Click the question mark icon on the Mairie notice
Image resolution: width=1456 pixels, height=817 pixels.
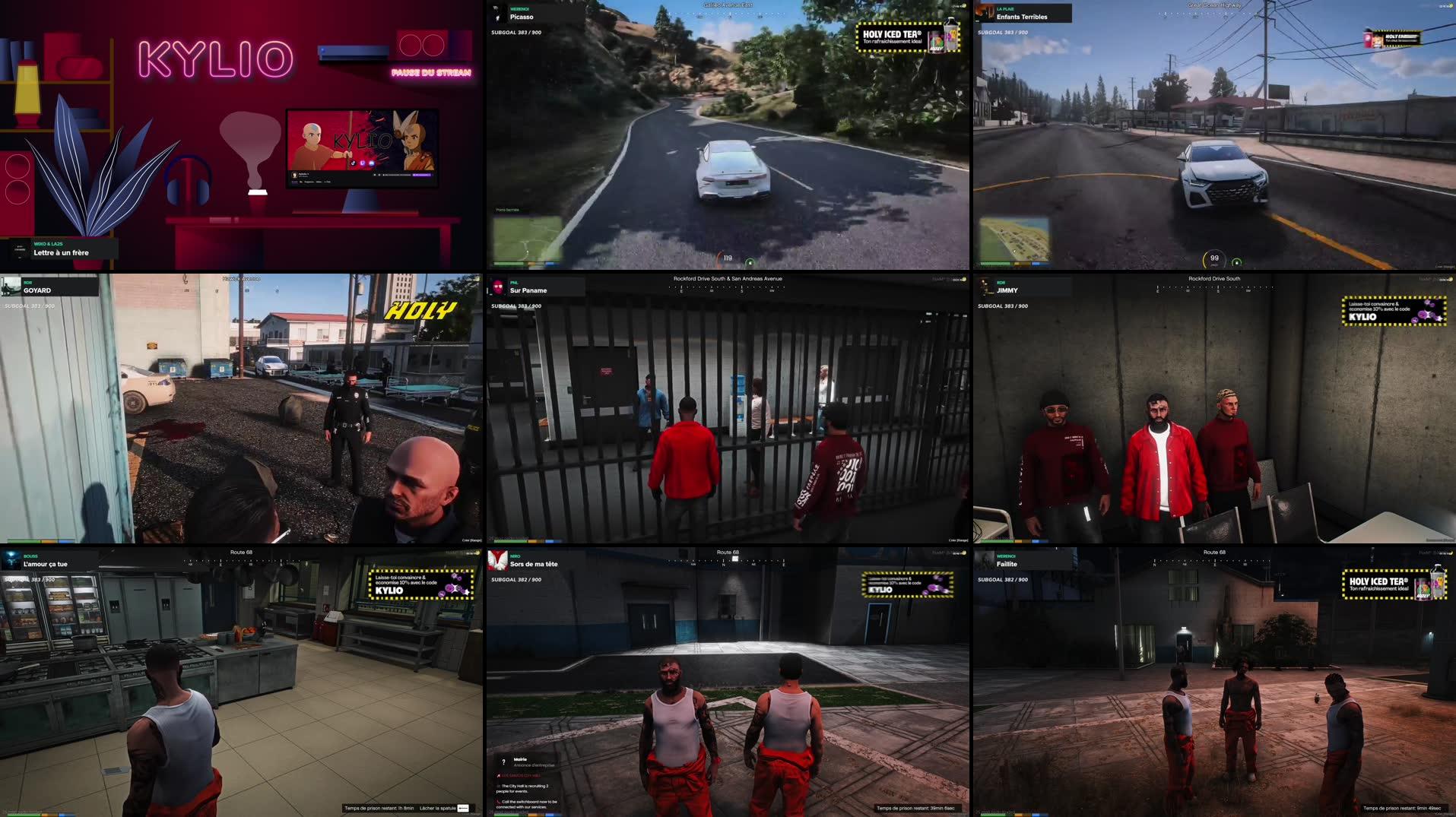pyautogui.click(x=502, y=760)
